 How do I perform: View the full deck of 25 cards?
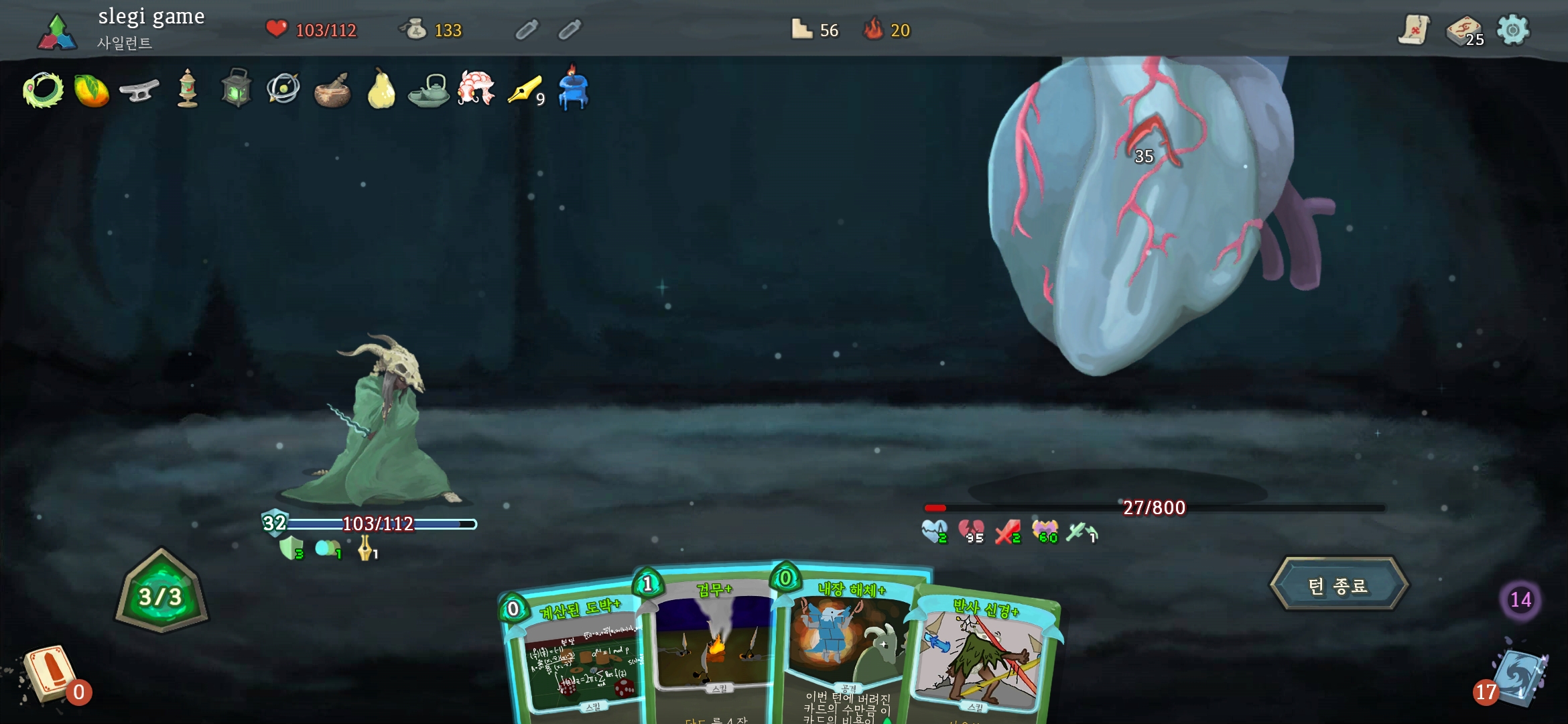click(1464, 30)
